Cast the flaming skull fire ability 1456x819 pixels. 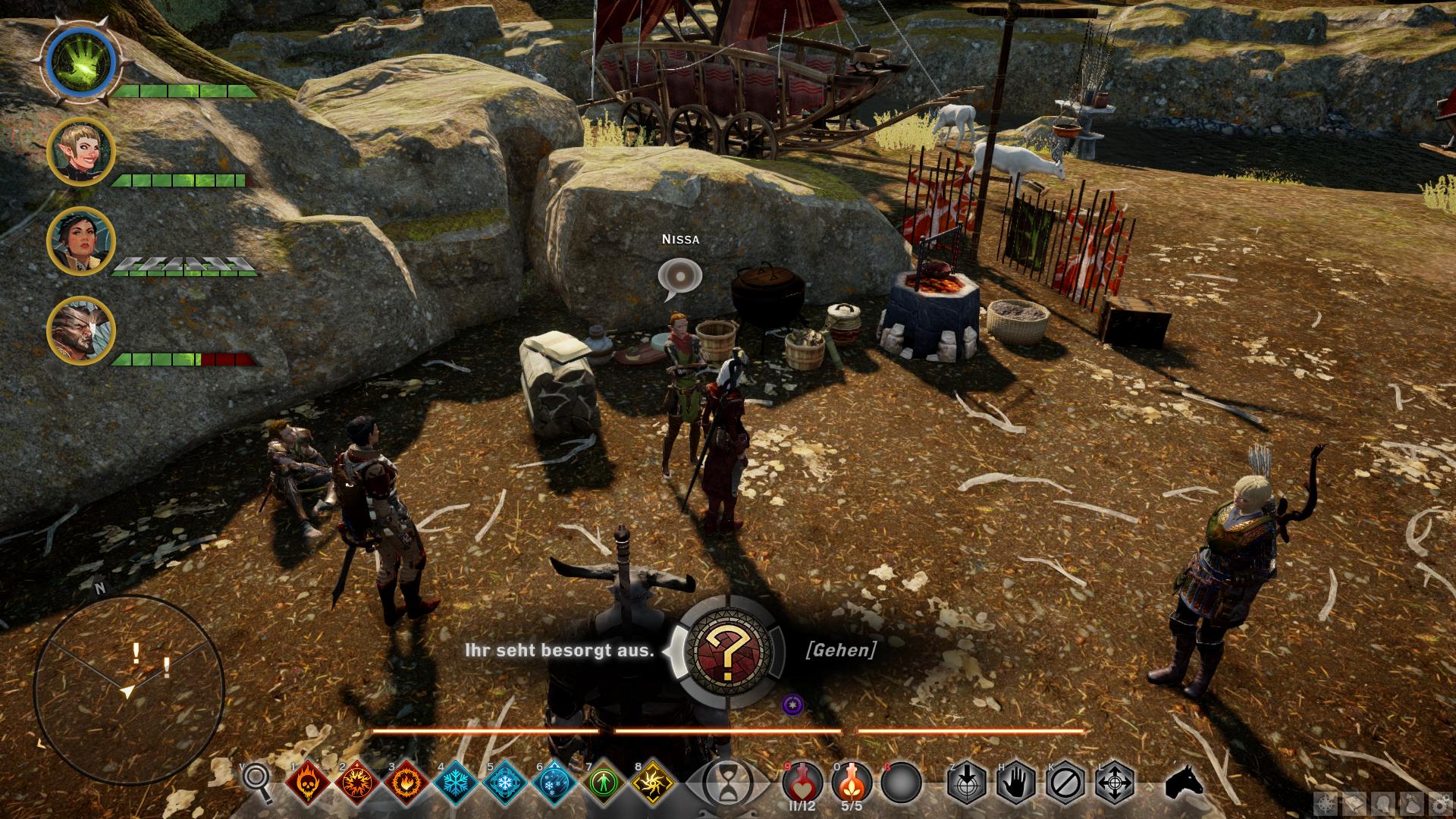[308, 782]
